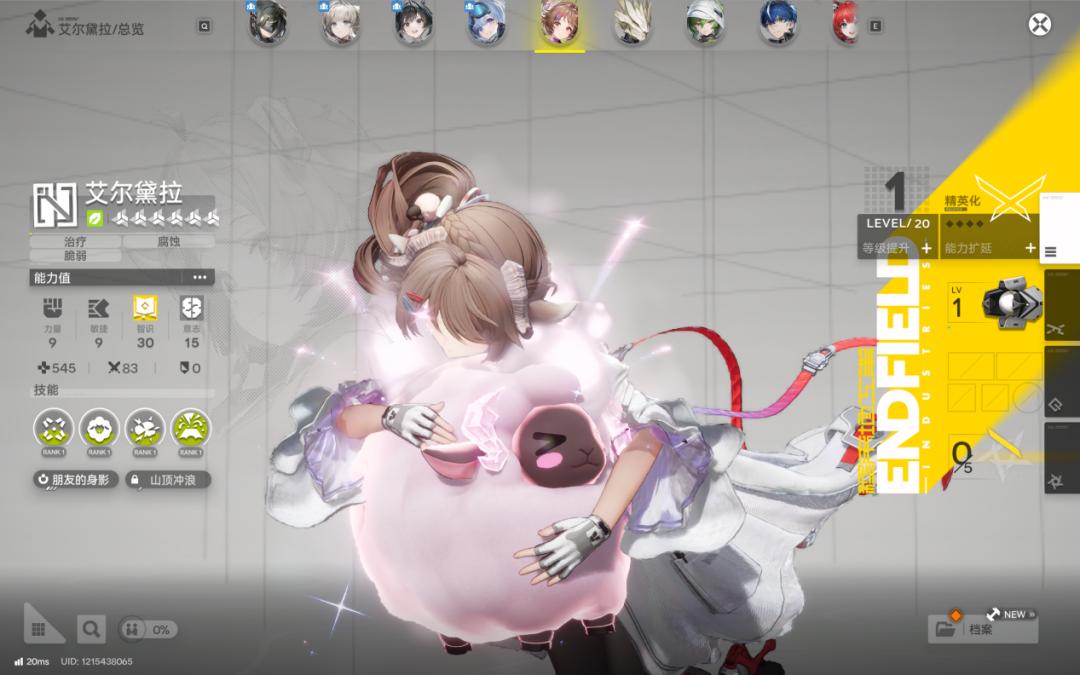This screenshot has height=675, width=1080.
Task: Choose the white dragon operator portrait
Action: click(x=632, y=26)
